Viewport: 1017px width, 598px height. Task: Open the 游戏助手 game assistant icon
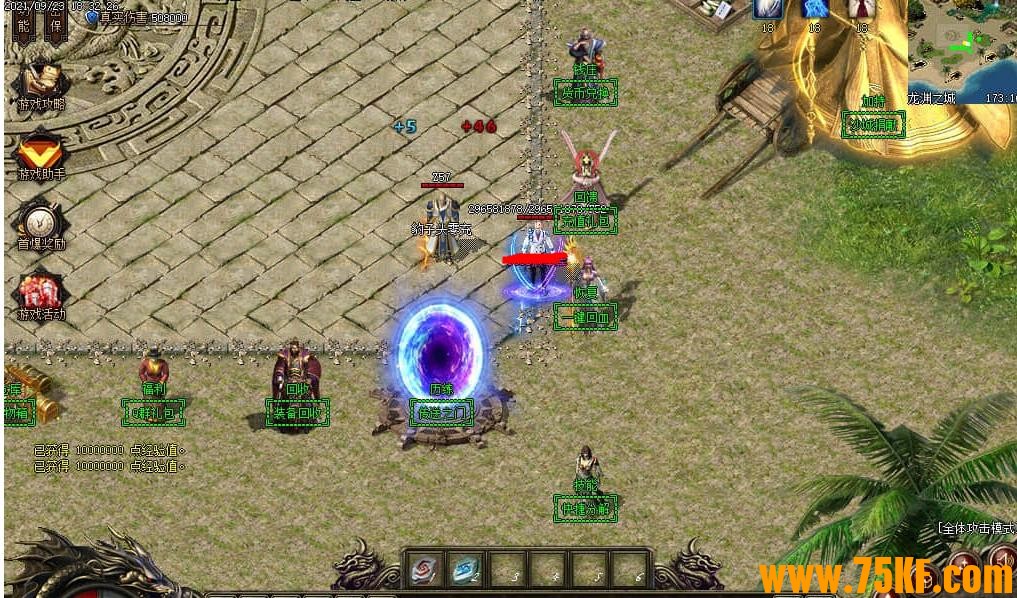point(40,153)
